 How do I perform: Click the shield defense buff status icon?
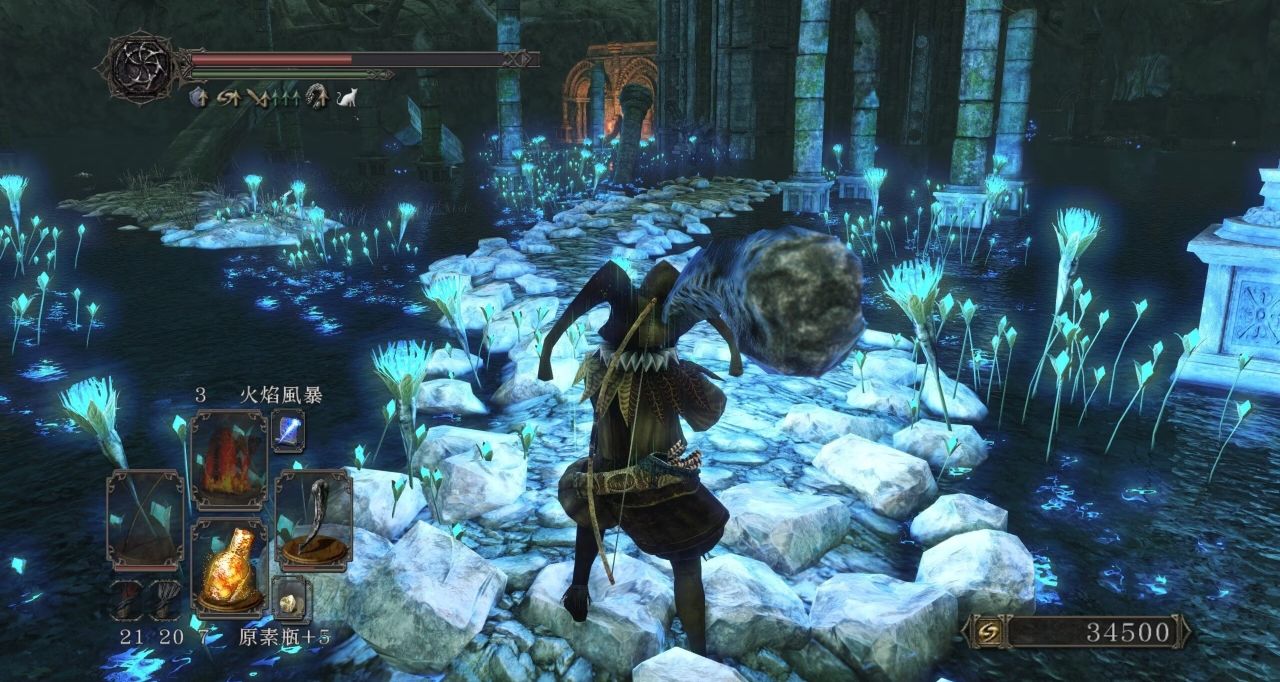[x=198, y=97]
